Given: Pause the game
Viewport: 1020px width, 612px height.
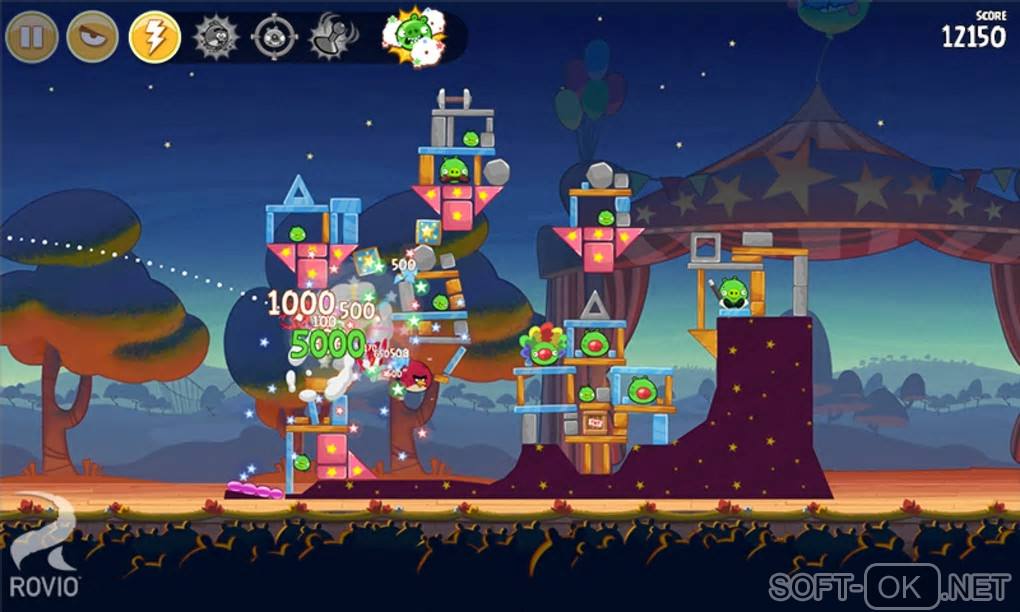Looking at the screenshot, I should (31, 37).
